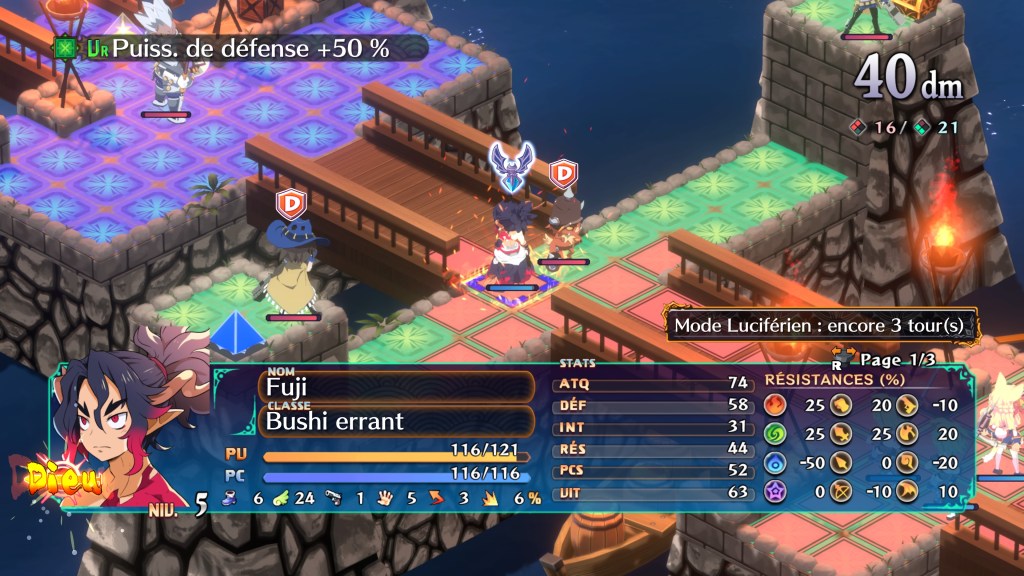Click the blue water resistance icon

click(x=775, y=463)
